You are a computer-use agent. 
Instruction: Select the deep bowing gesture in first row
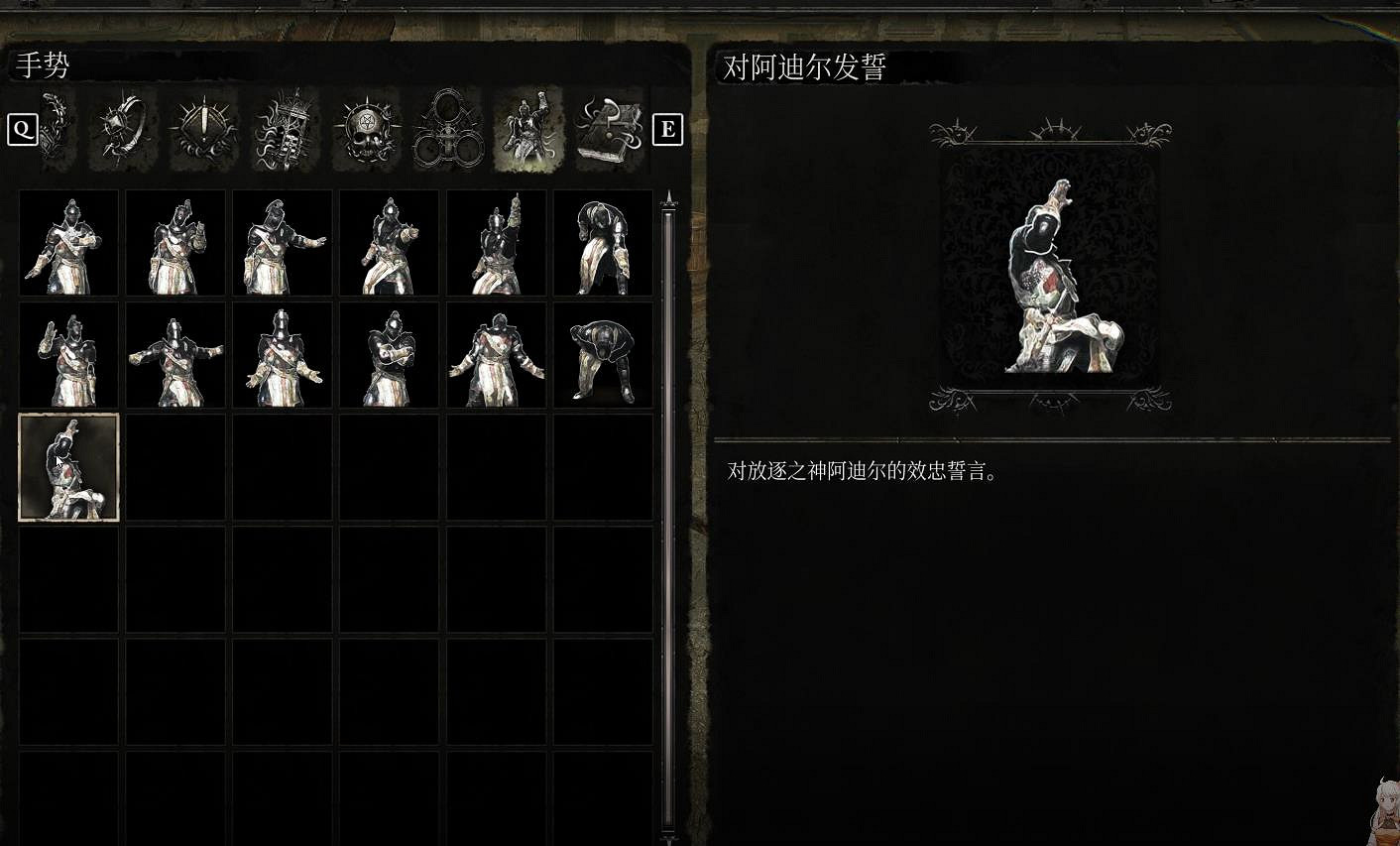tap(601, 241)
